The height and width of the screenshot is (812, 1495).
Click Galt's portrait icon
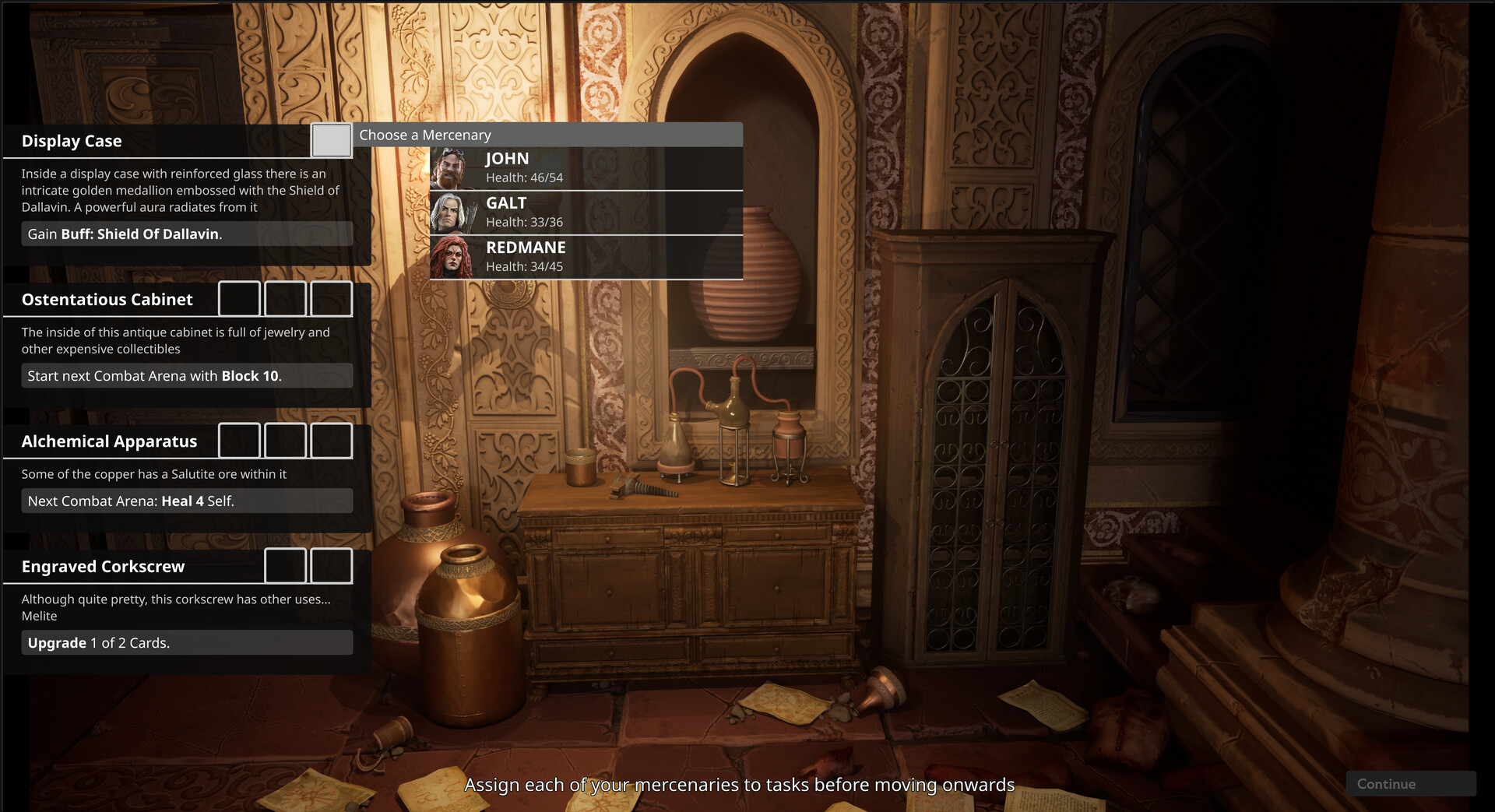[450, 212]
